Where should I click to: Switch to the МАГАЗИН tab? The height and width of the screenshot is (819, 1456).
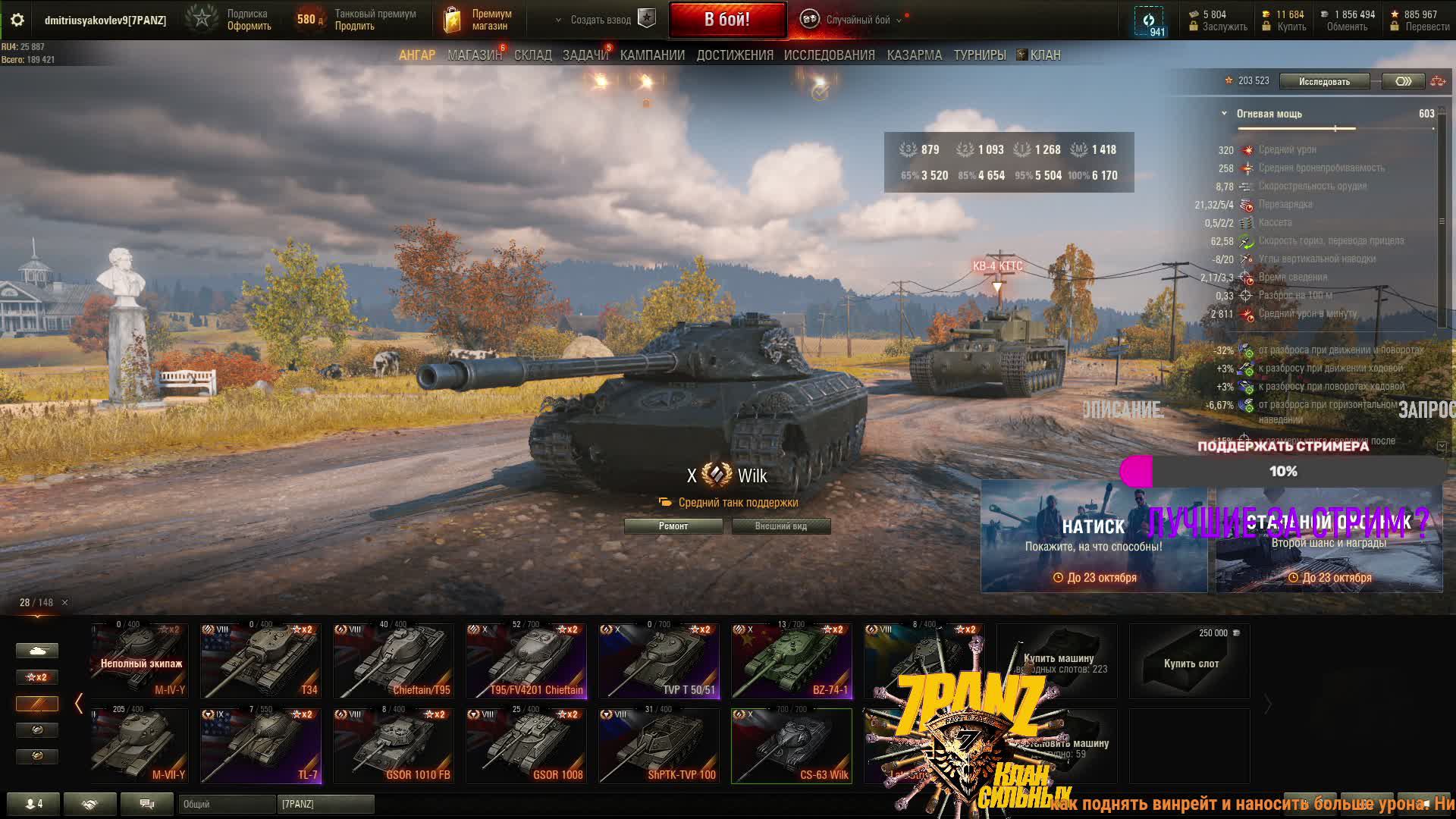coord(474,55)
